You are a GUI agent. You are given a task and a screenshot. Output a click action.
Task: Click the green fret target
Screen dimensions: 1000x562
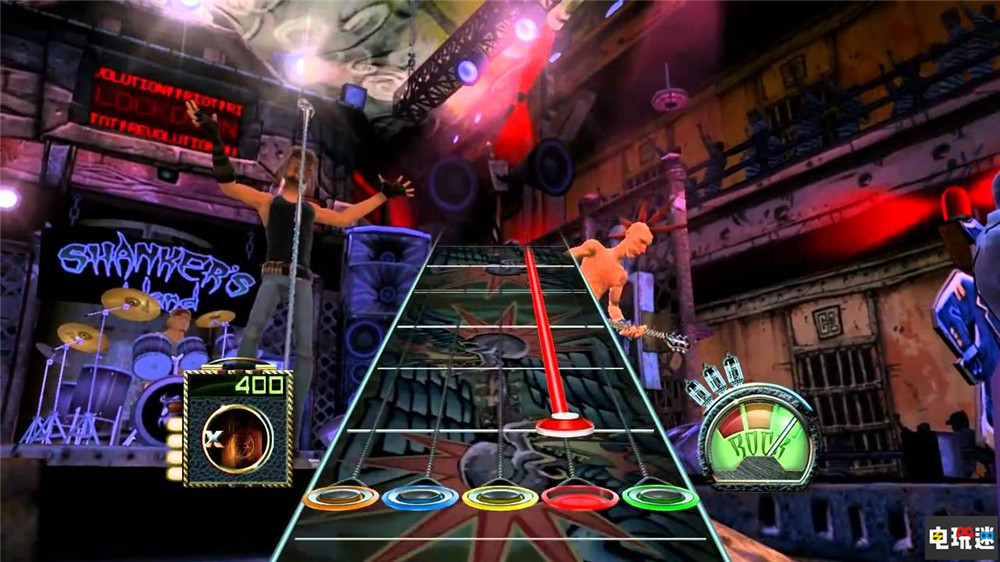point(660,497)
